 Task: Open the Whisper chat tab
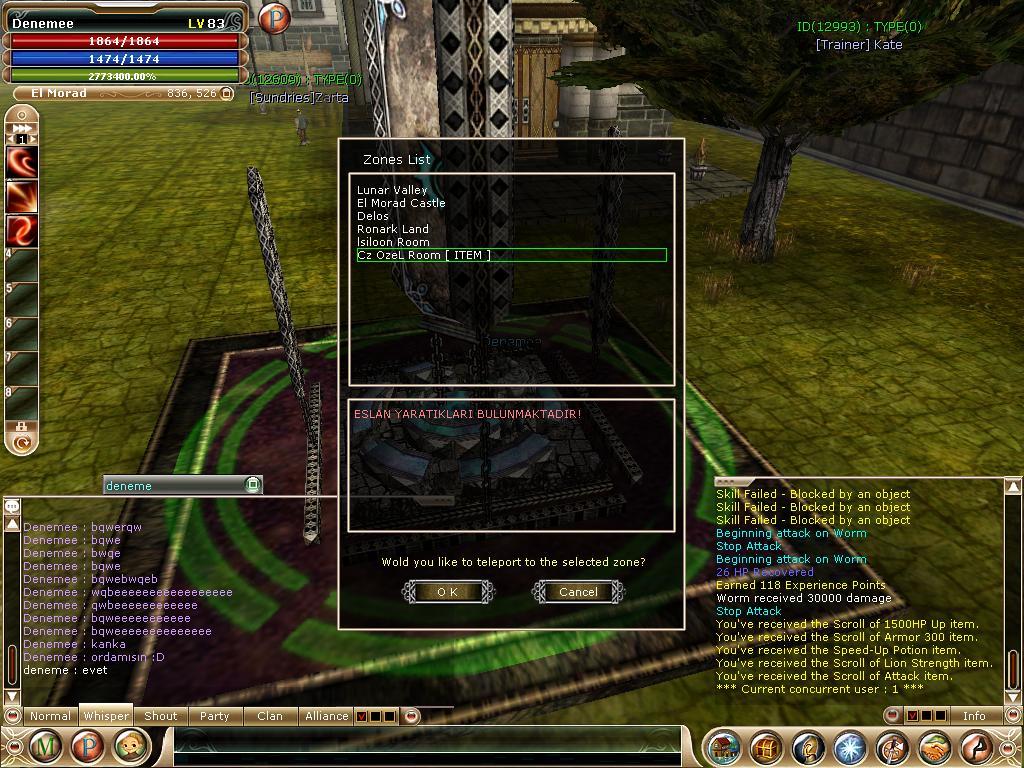coord(106,716)
